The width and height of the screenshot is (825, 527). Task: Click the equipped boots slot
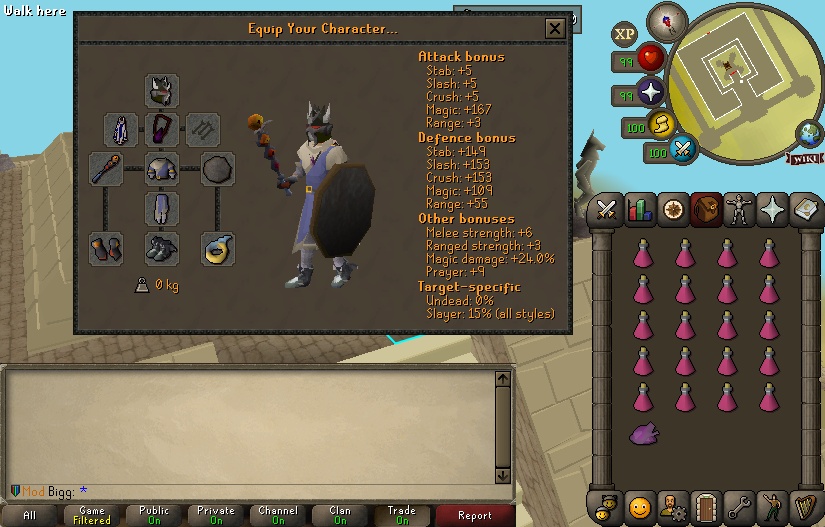pyautogui.click(x=162, y=248)
